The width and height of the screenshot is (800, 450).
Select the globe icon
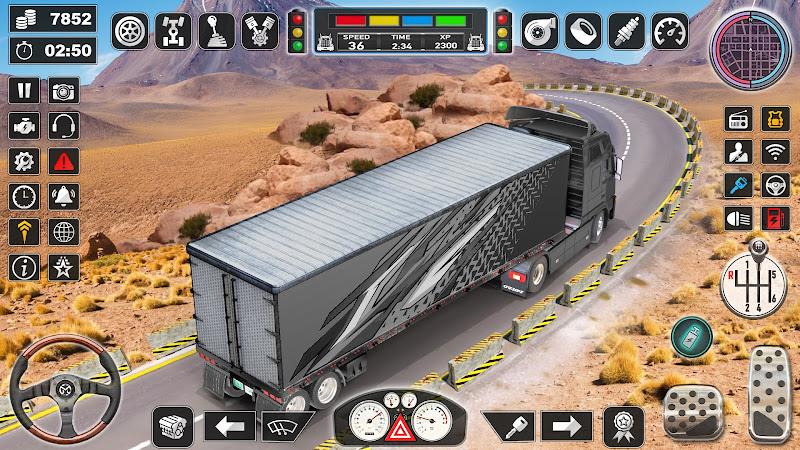(65, 232)
